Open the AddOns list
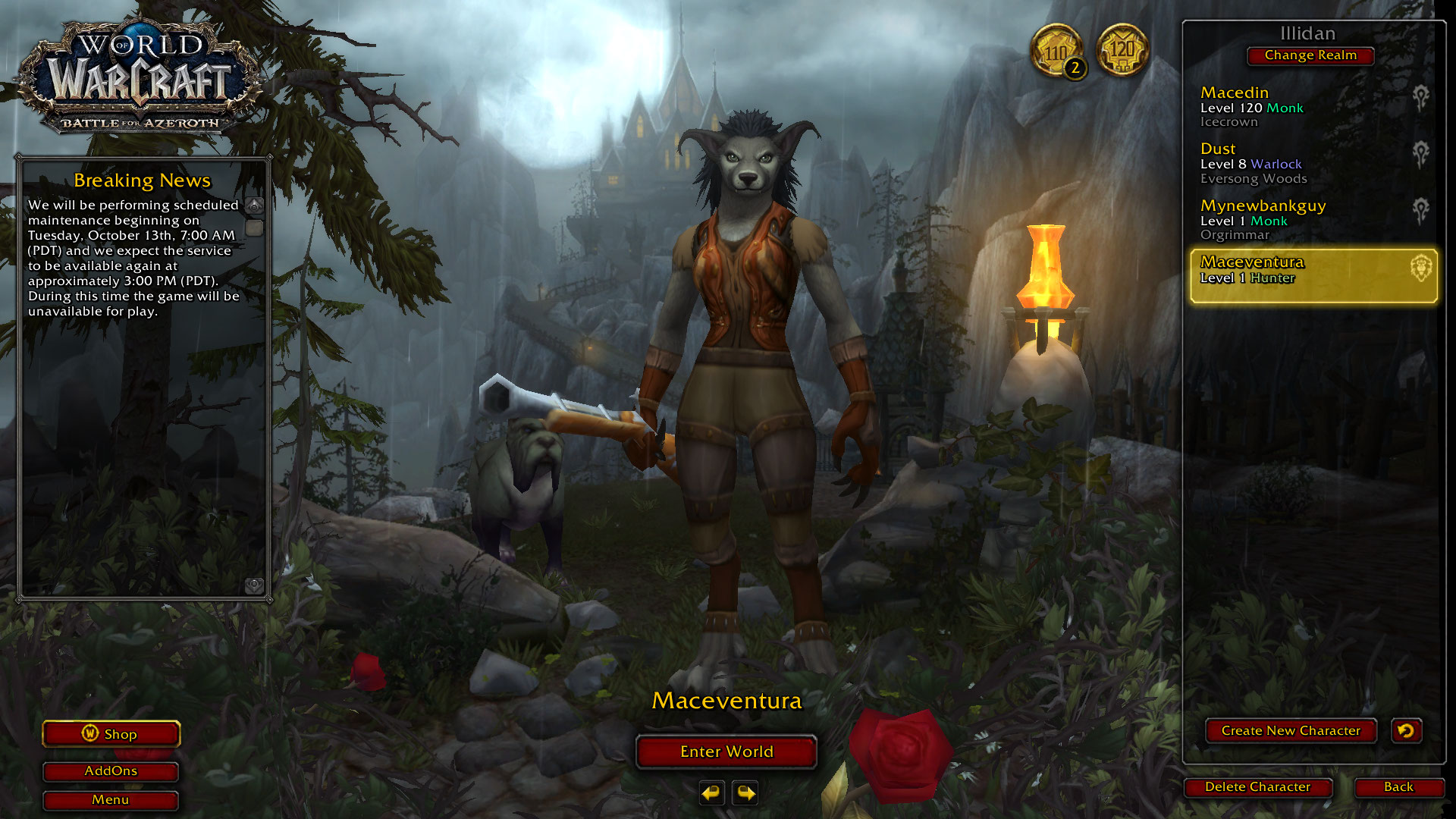The height and width of the screenshot is (819, 1456). pos(111,771)
